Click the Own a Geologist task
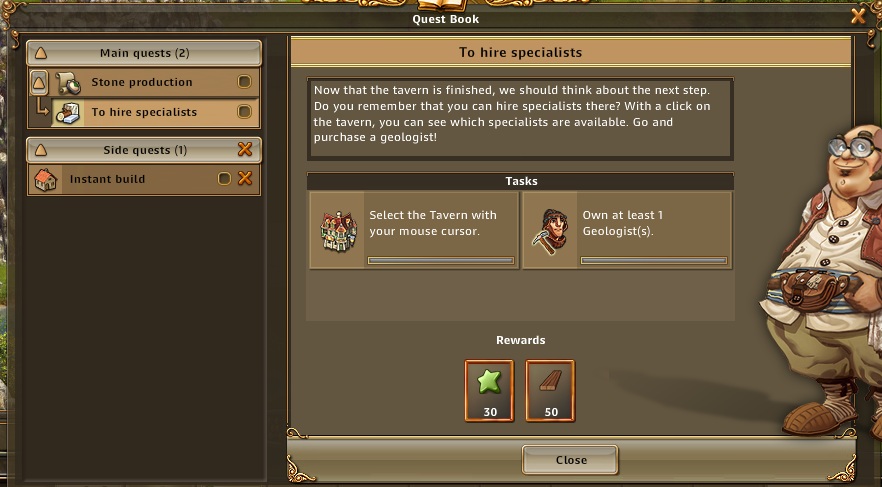The image size is (882, 487). [627, 230]
